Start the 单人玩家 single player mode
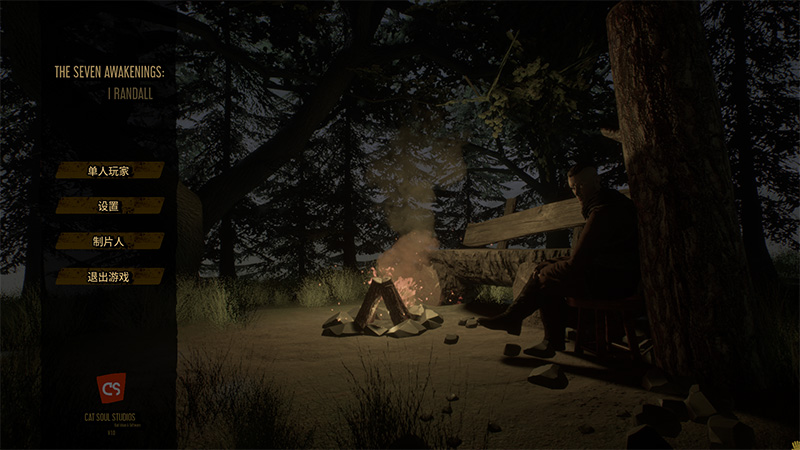800x450 pixels. click(109, 171)
